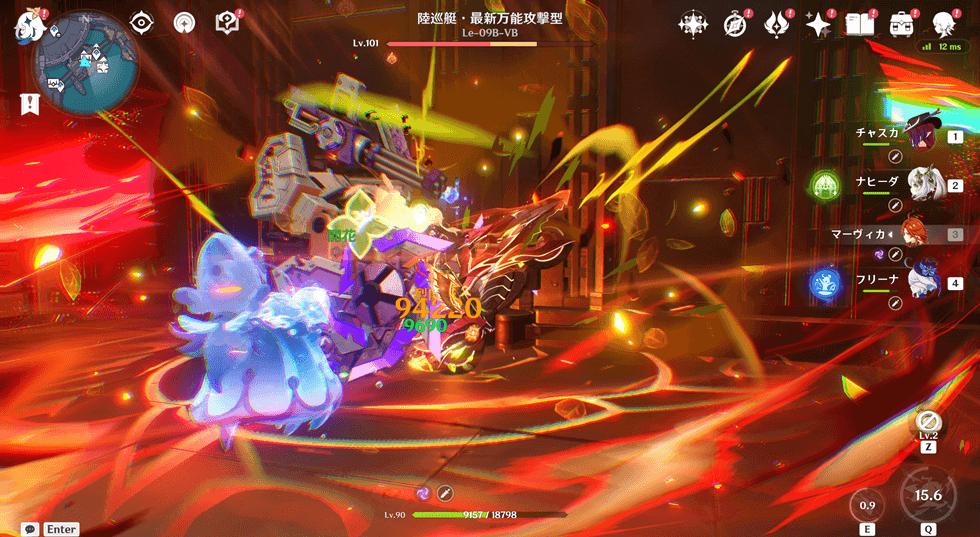Open the character profile head icon
The image size is (980, 537).
pos(944,24)
